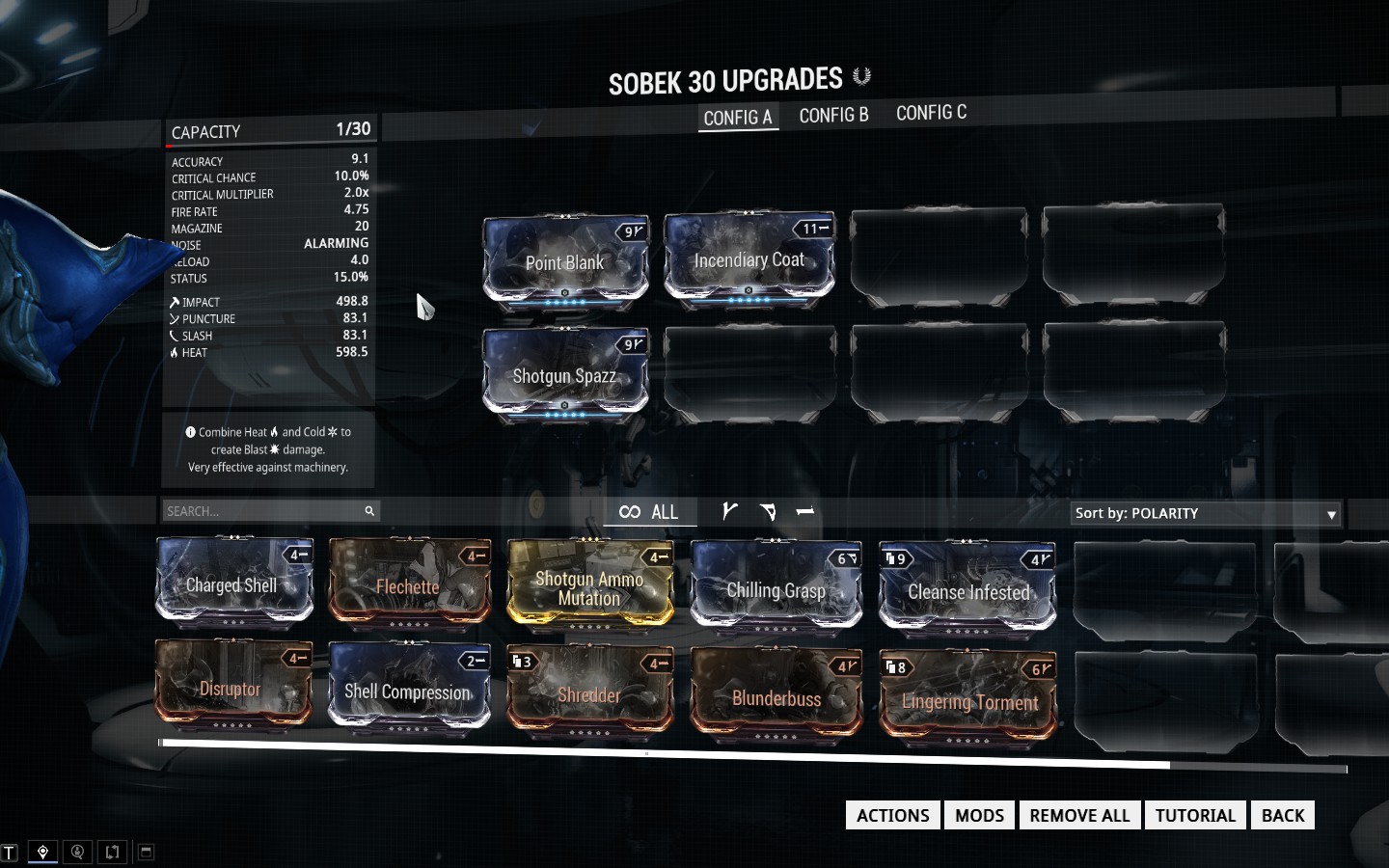Viewport: 1389px width, 868px height.
Task: Select the Blunderbuss mod card
Action: (776, 697)
